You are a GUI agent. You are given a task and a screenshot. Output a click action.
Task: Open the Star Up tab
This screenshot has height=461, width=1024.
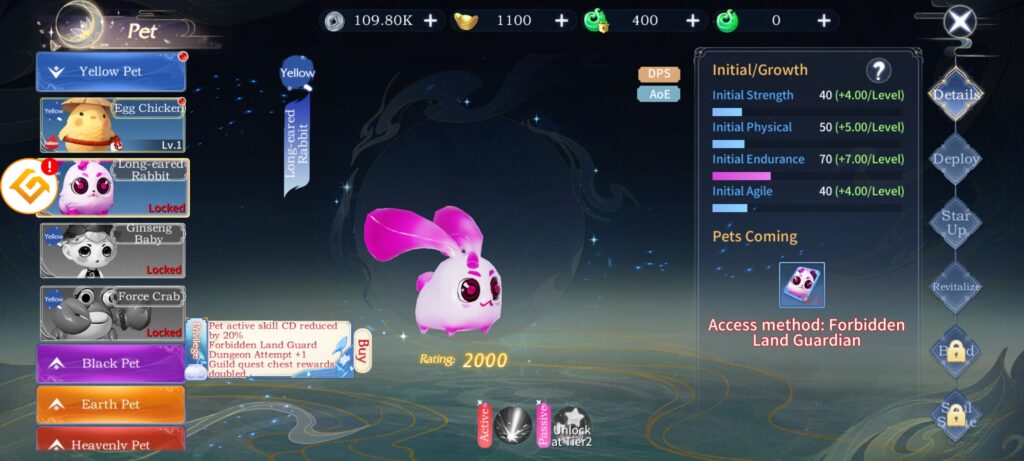(955, 222)
